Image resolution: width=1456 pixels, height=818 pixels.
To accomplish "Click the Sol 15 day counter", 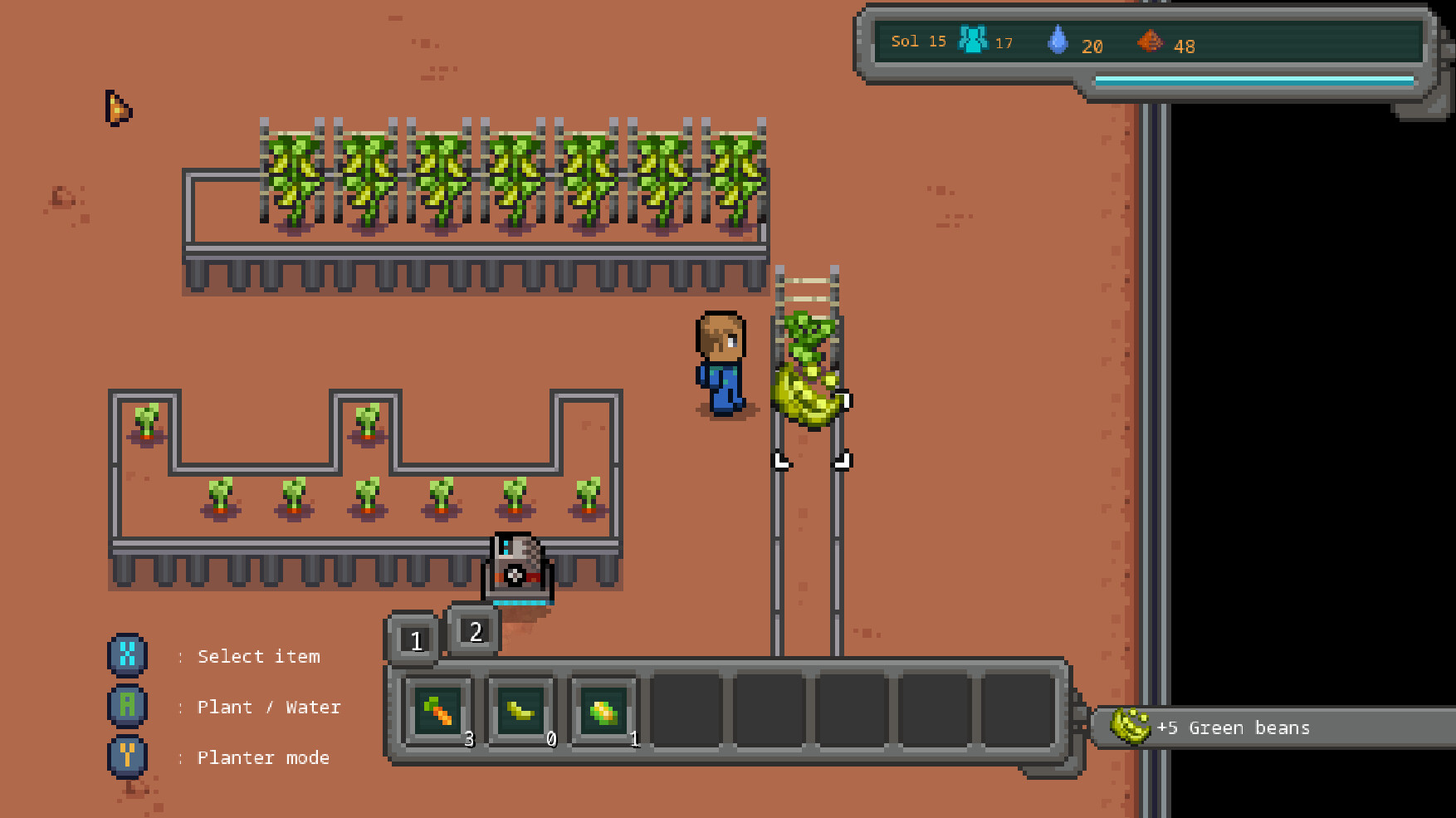I will [917, 40].
